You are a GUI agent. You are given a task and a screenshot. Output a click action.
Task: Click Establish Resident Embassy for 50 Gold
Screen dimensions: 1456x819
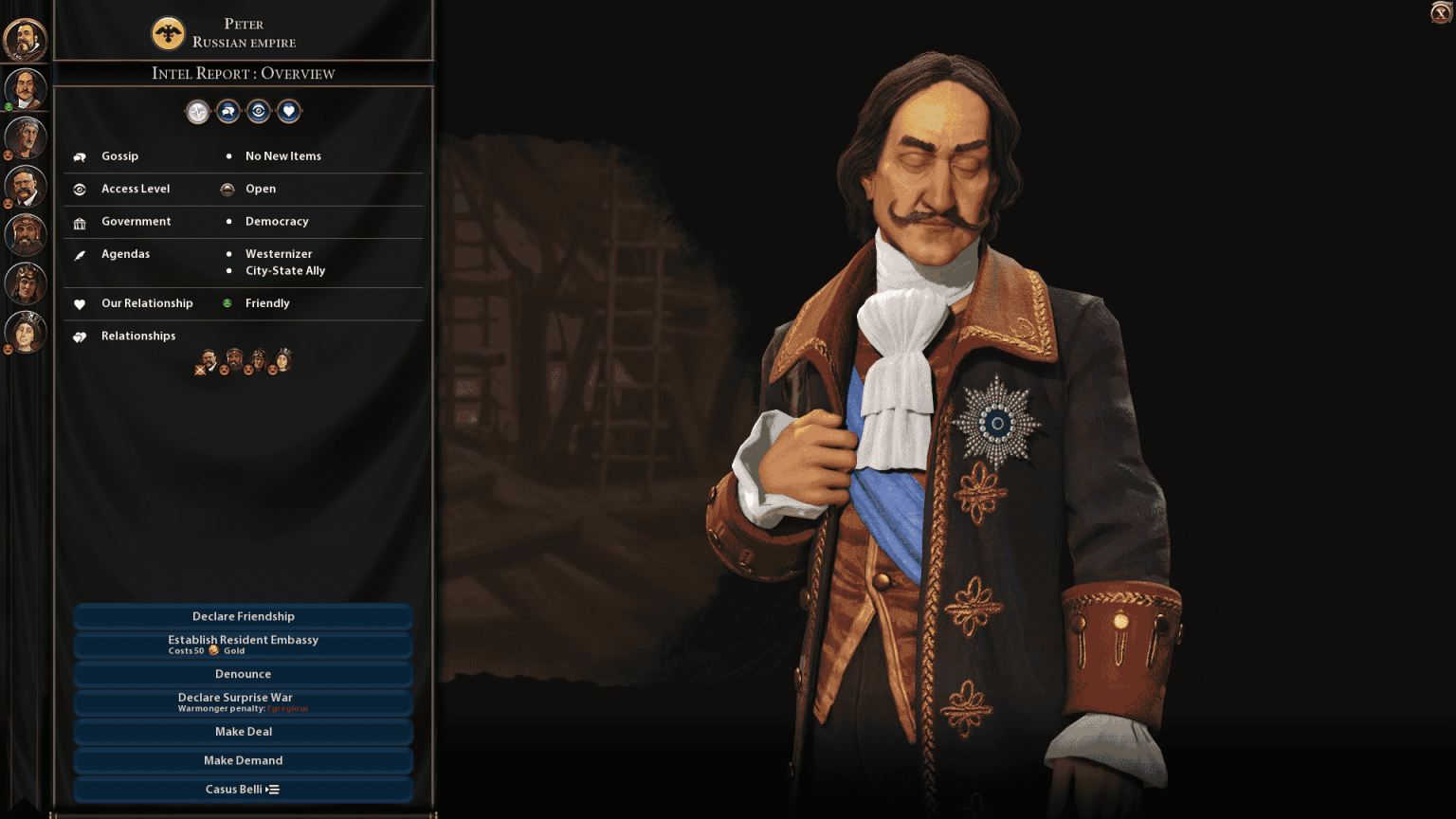pos(244,644)
